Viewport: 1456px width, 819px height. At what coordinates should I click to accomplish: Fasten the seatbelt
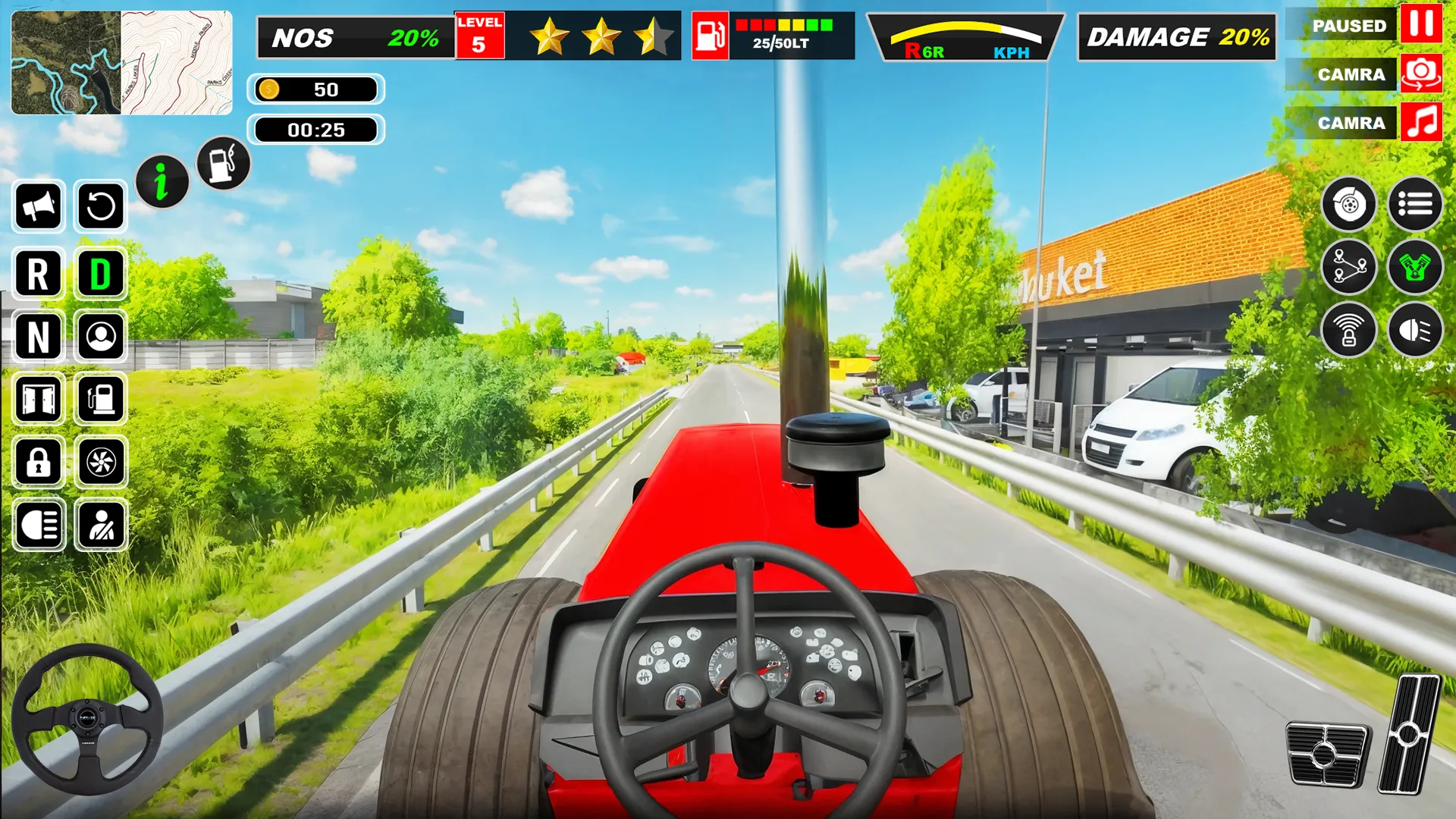tap(102, 525)
